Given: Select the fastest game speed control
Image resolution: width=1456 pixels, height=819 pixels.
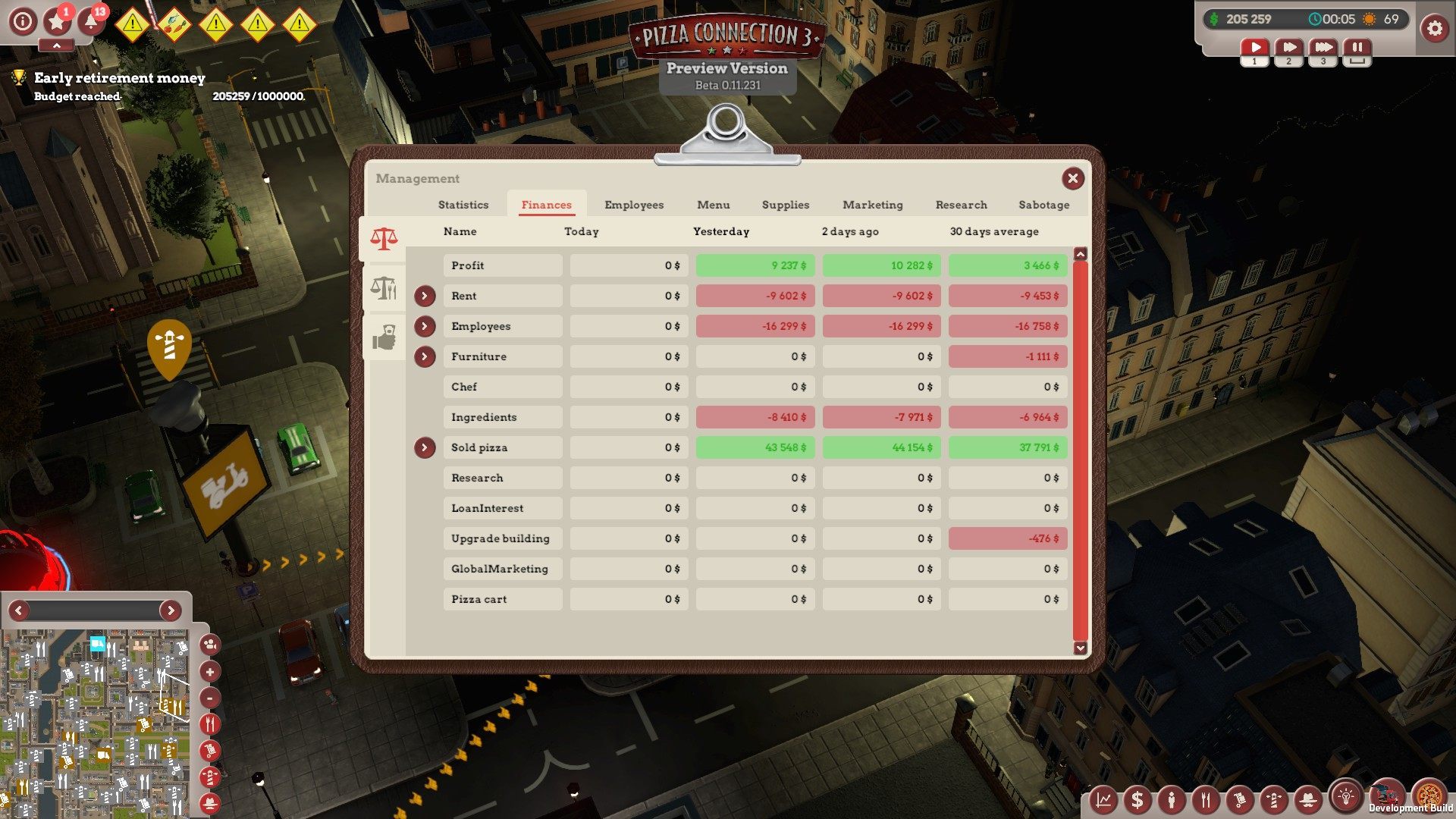Looking at the screenshot, I should pos(1323,47).
